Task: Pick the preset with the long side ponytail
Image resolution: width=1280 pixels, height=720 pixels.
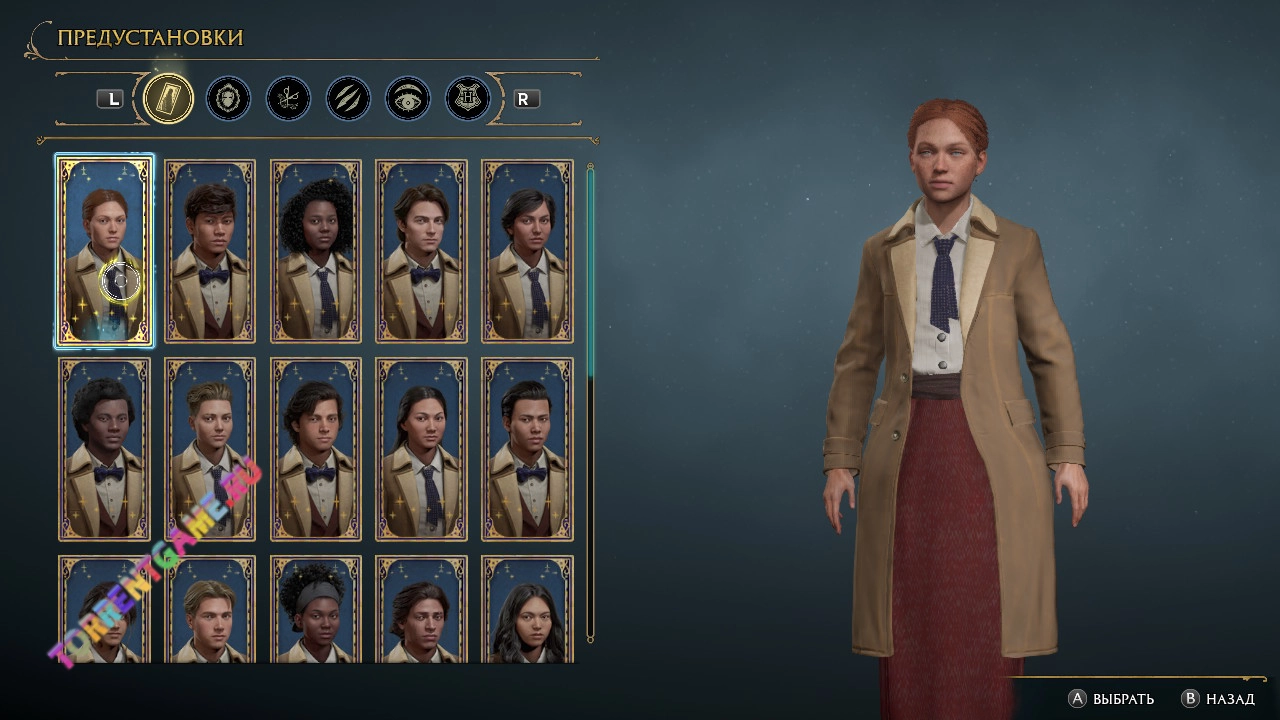Action: [x=421, y=449]
